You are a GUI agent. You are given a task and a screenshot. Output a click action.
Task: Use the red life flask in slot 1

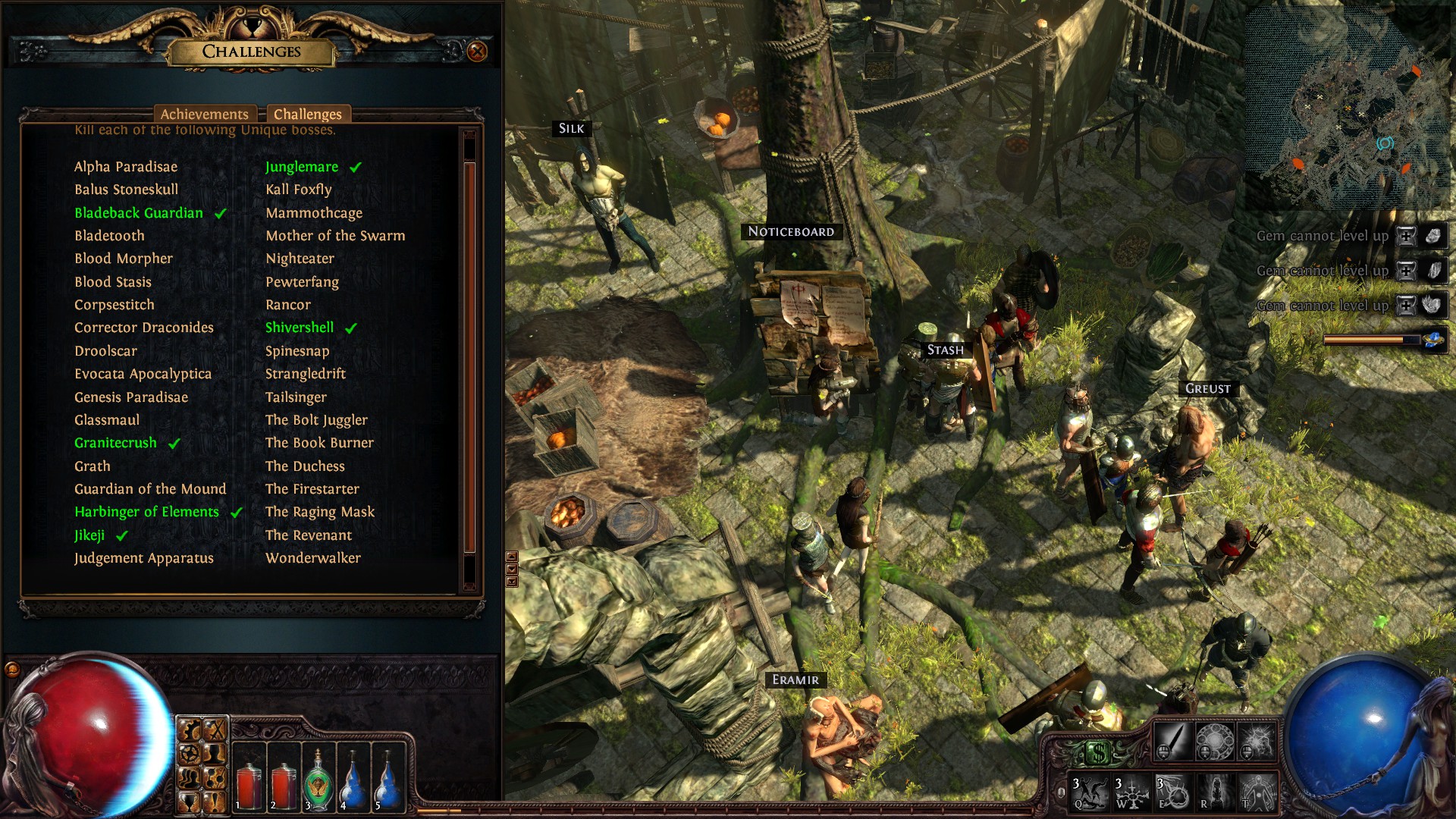[248, 780]
